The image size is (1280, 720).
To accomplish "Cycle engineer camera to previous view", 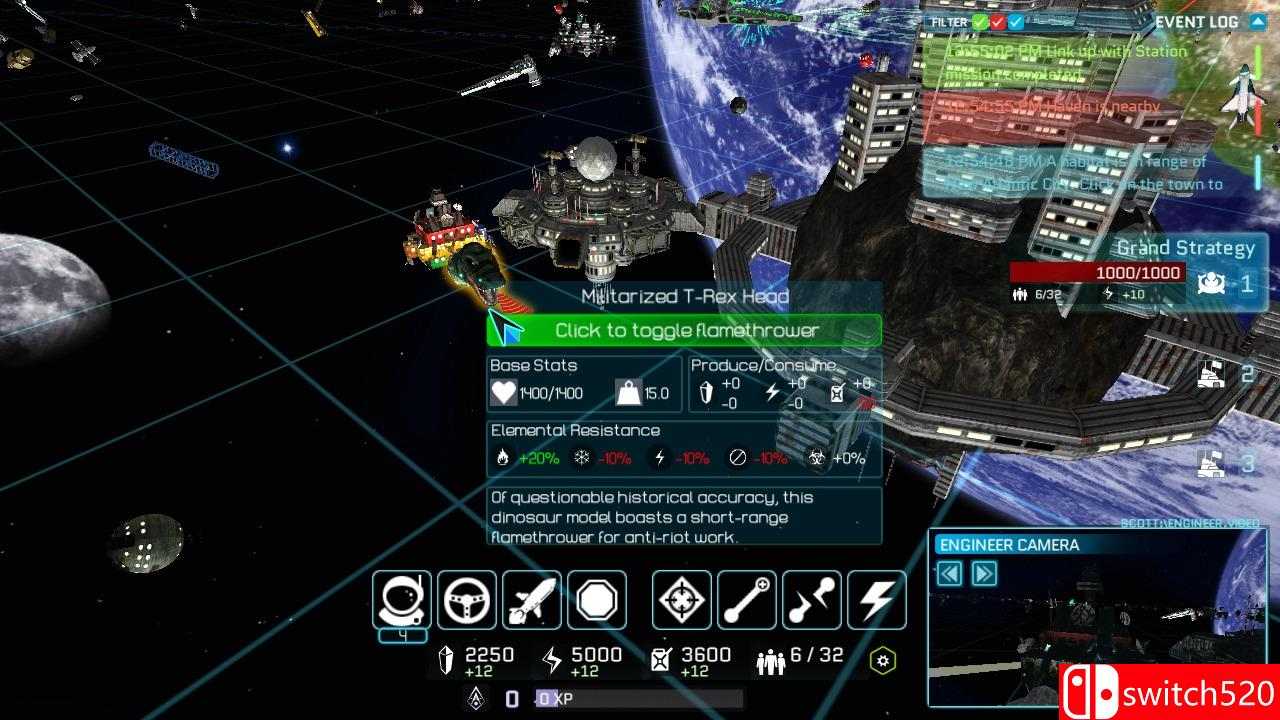I will click(949, 573).
